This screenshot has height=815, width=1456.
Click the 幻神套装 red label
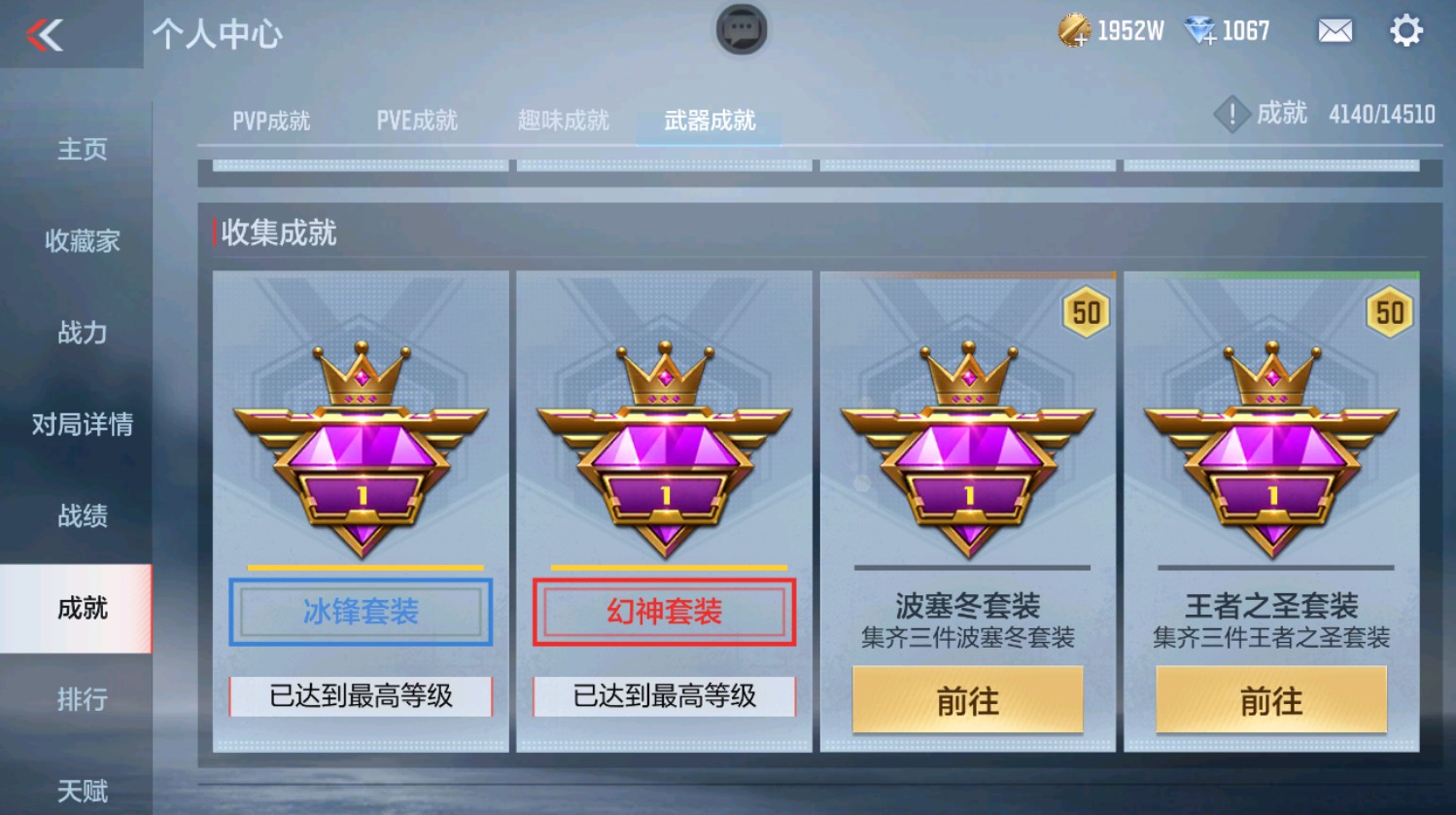coord(663,611)
